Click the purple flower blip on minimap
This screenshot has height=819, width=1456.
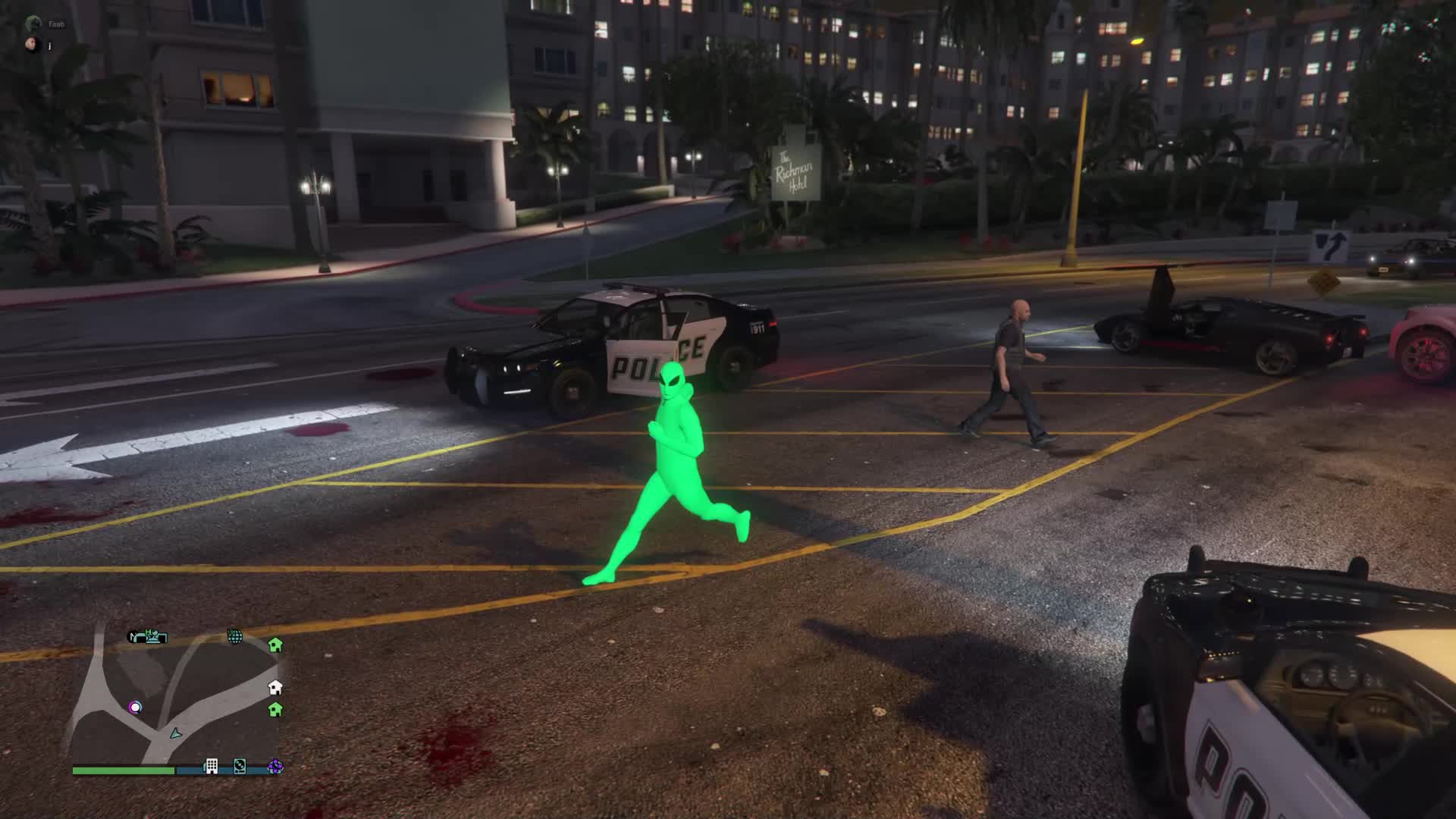coord(275,766)
